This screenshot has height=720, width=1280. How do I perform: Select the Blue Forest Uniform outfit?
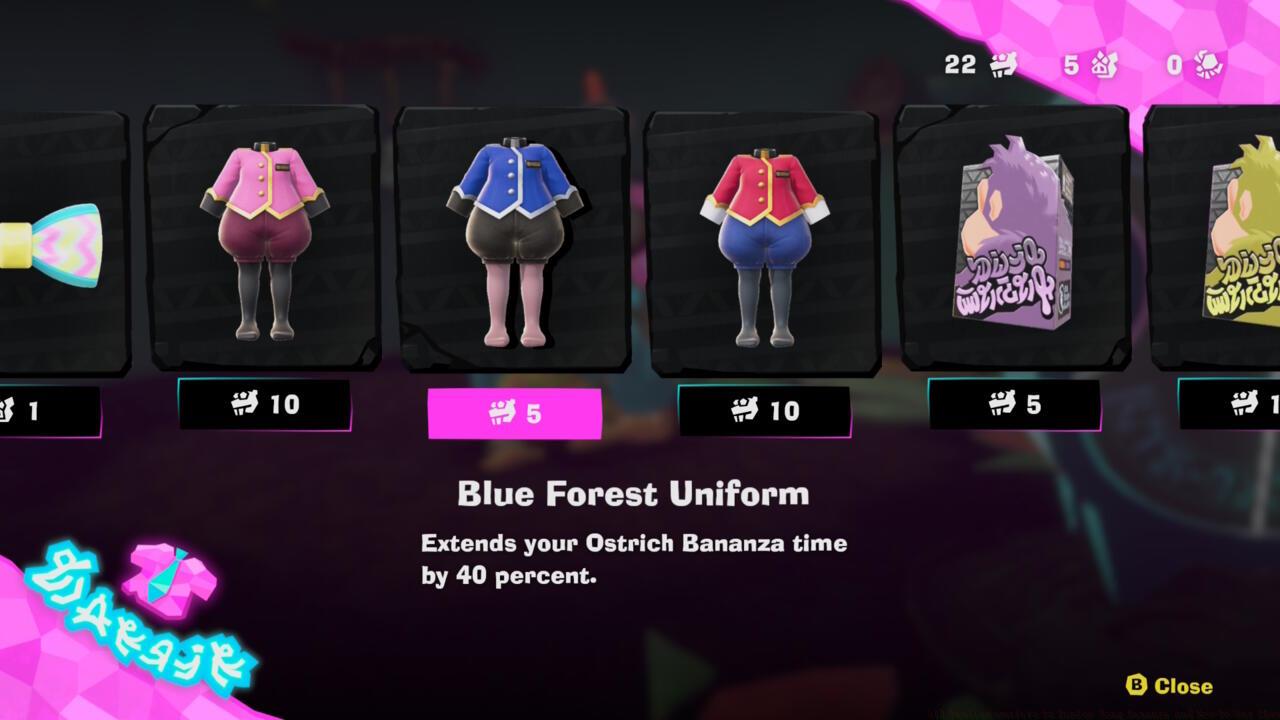click(513, 240)
